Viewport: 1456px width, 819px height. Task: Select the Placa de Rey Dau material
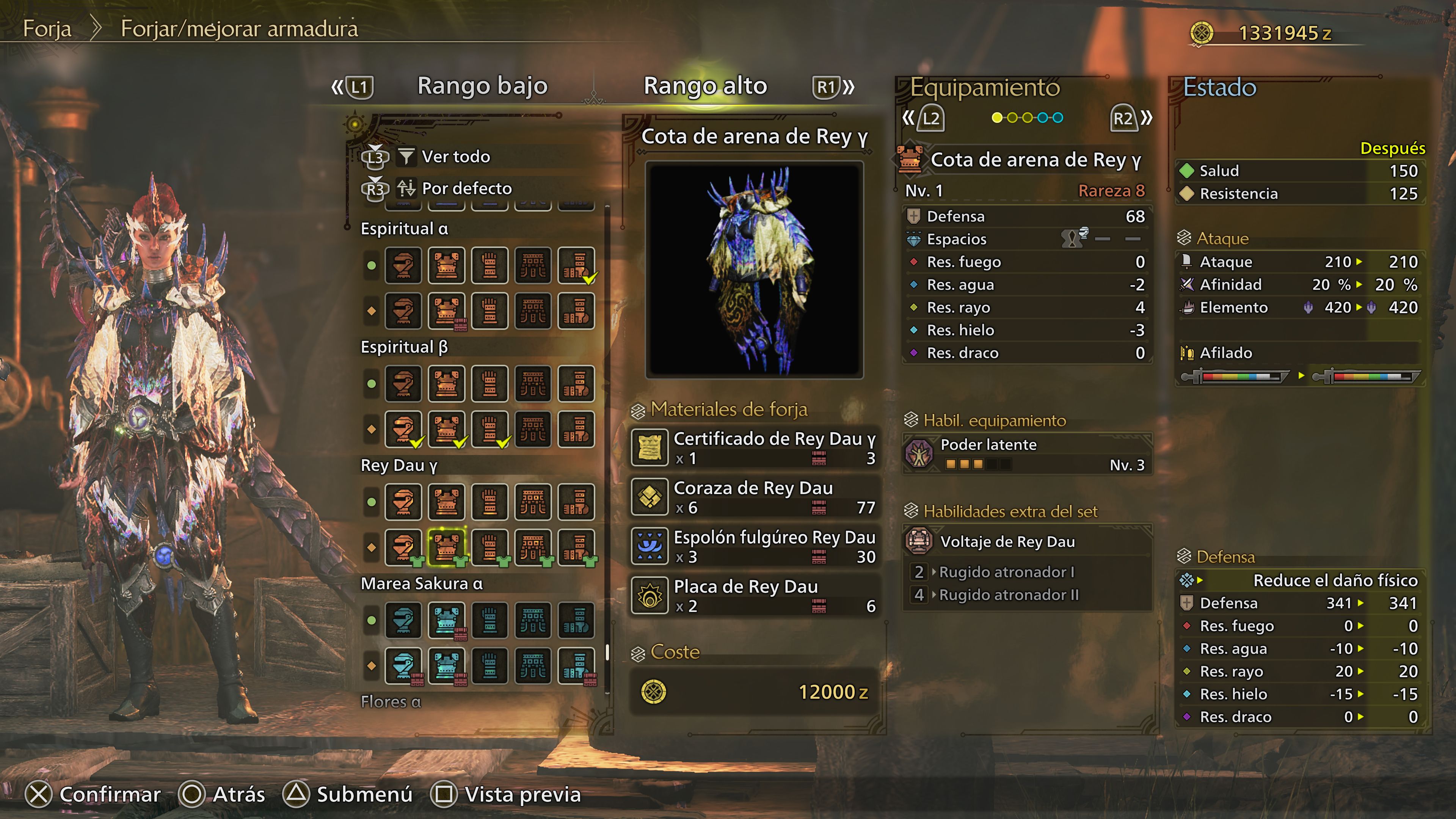755,596
